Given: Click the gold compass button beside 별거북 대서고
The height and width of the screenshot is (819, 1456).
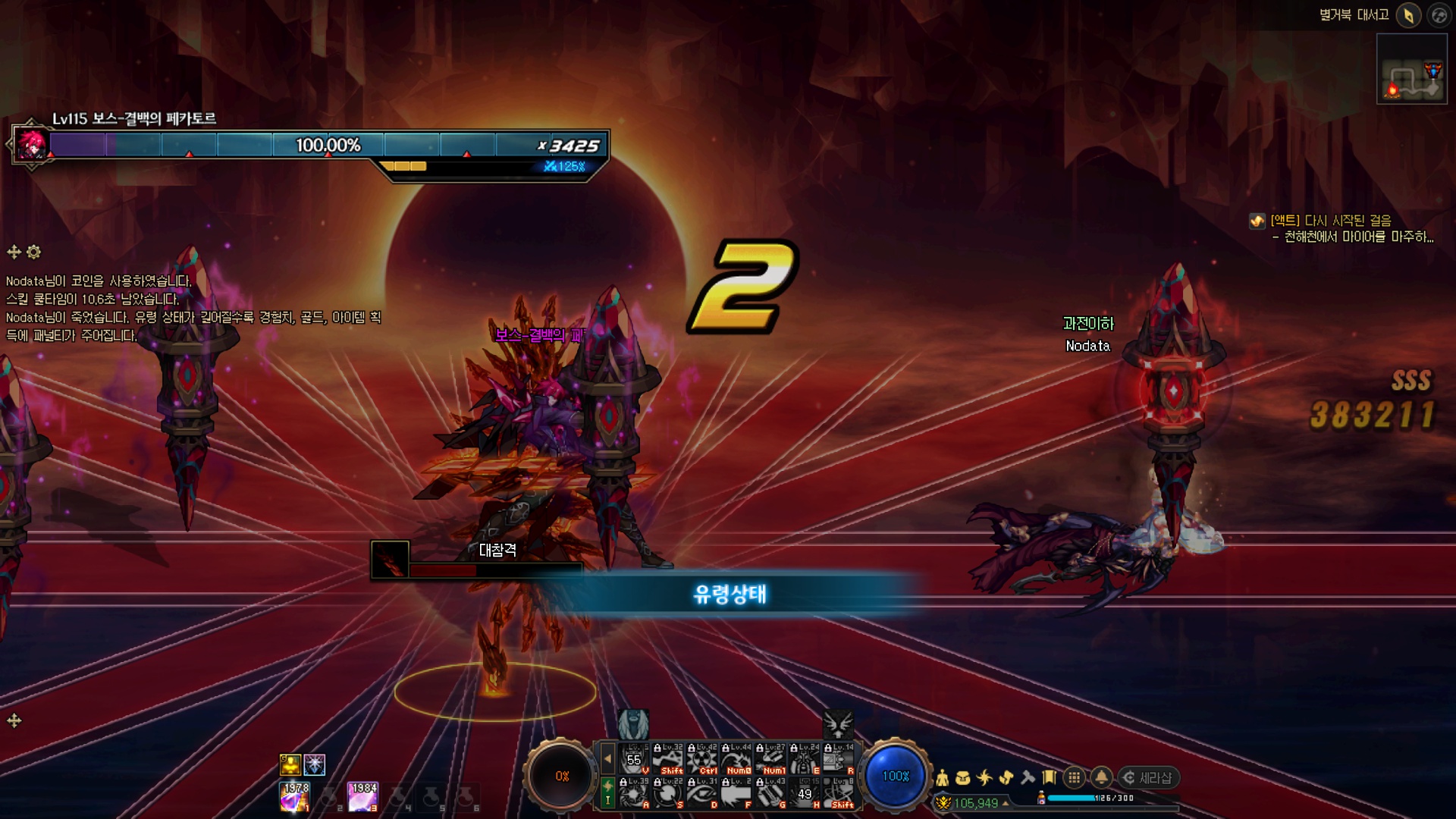Looking at the screenshot, I should point(1408,15).
